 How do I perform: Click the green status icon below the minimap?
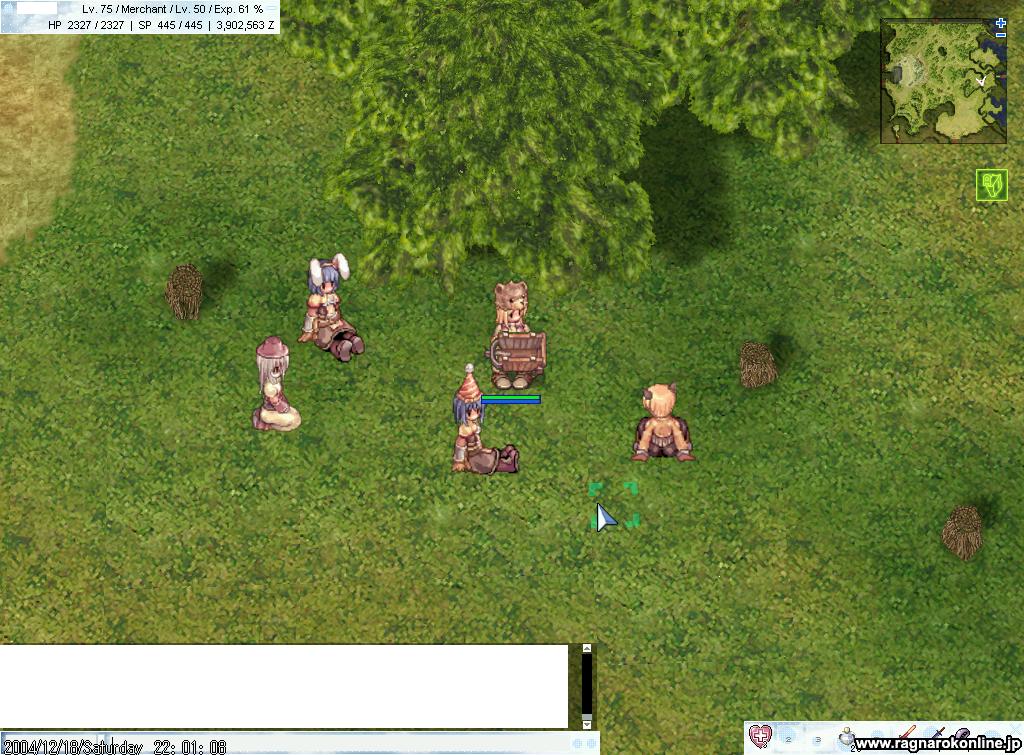(x=991, y=185)
